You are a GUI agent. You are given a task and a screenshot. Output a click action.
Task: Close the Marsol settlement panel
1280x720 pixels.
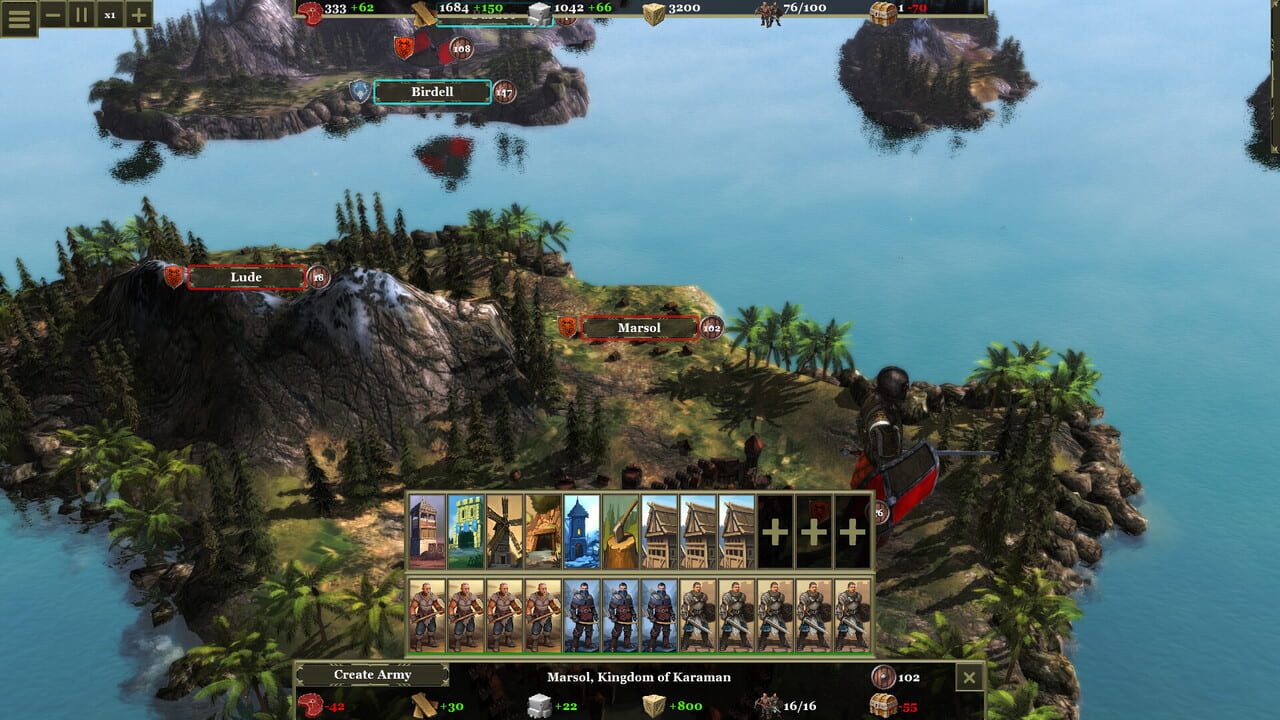tap(968, 677)
